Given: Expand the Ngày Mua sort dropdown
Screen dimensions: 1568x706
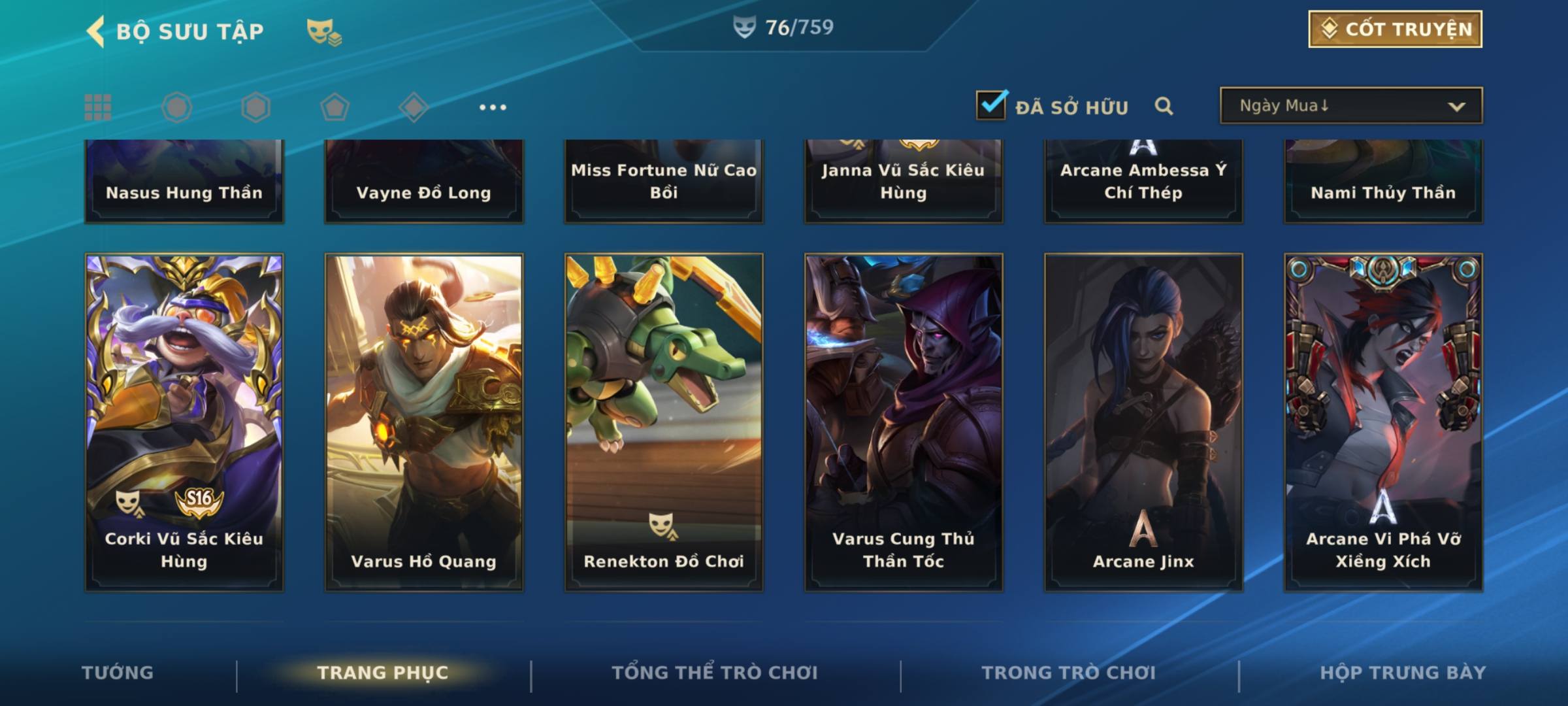Looking at the screenshot, I should point(1350,106).
